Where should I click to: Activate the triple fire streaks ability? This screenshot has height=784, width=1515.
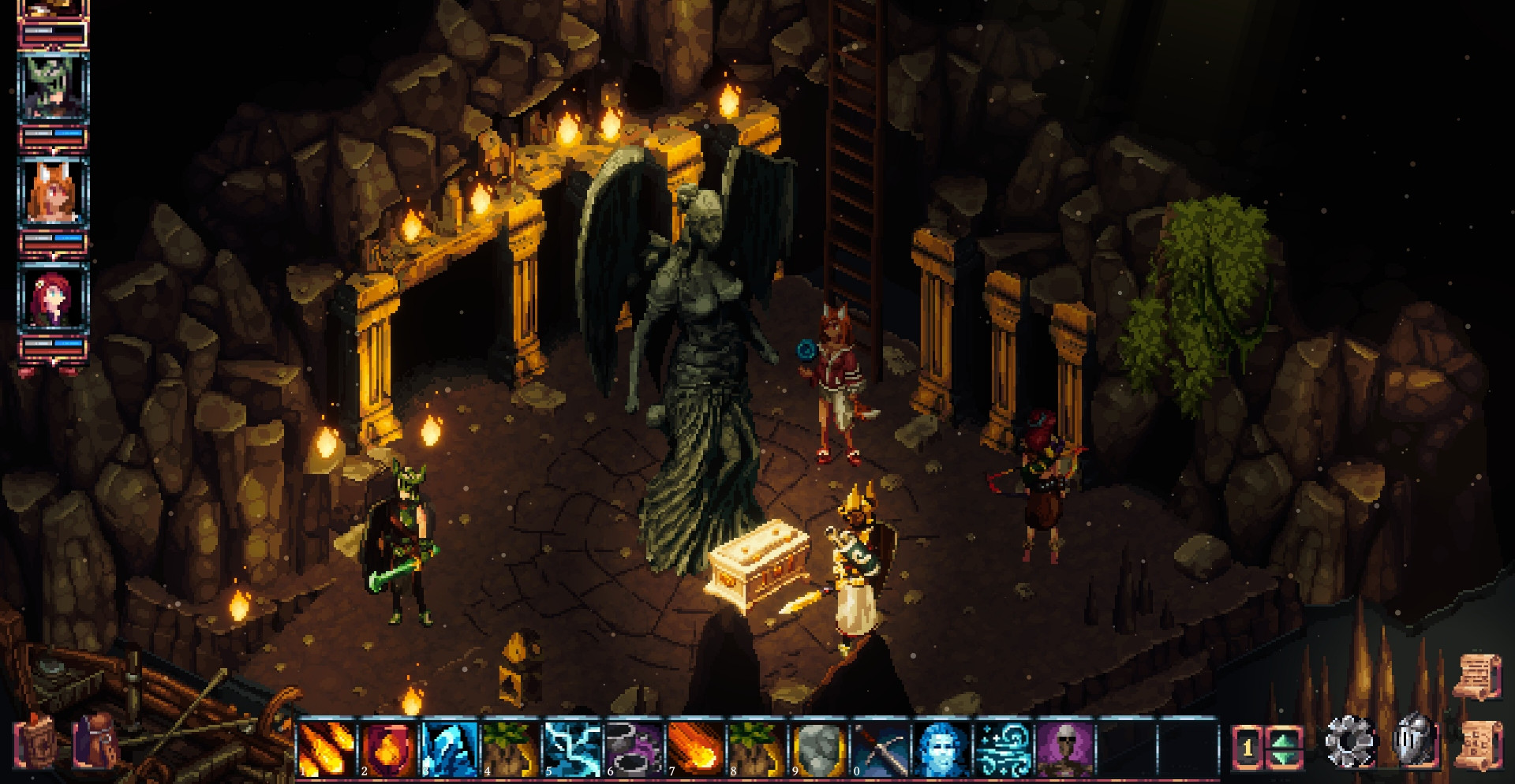pos(326,747)
